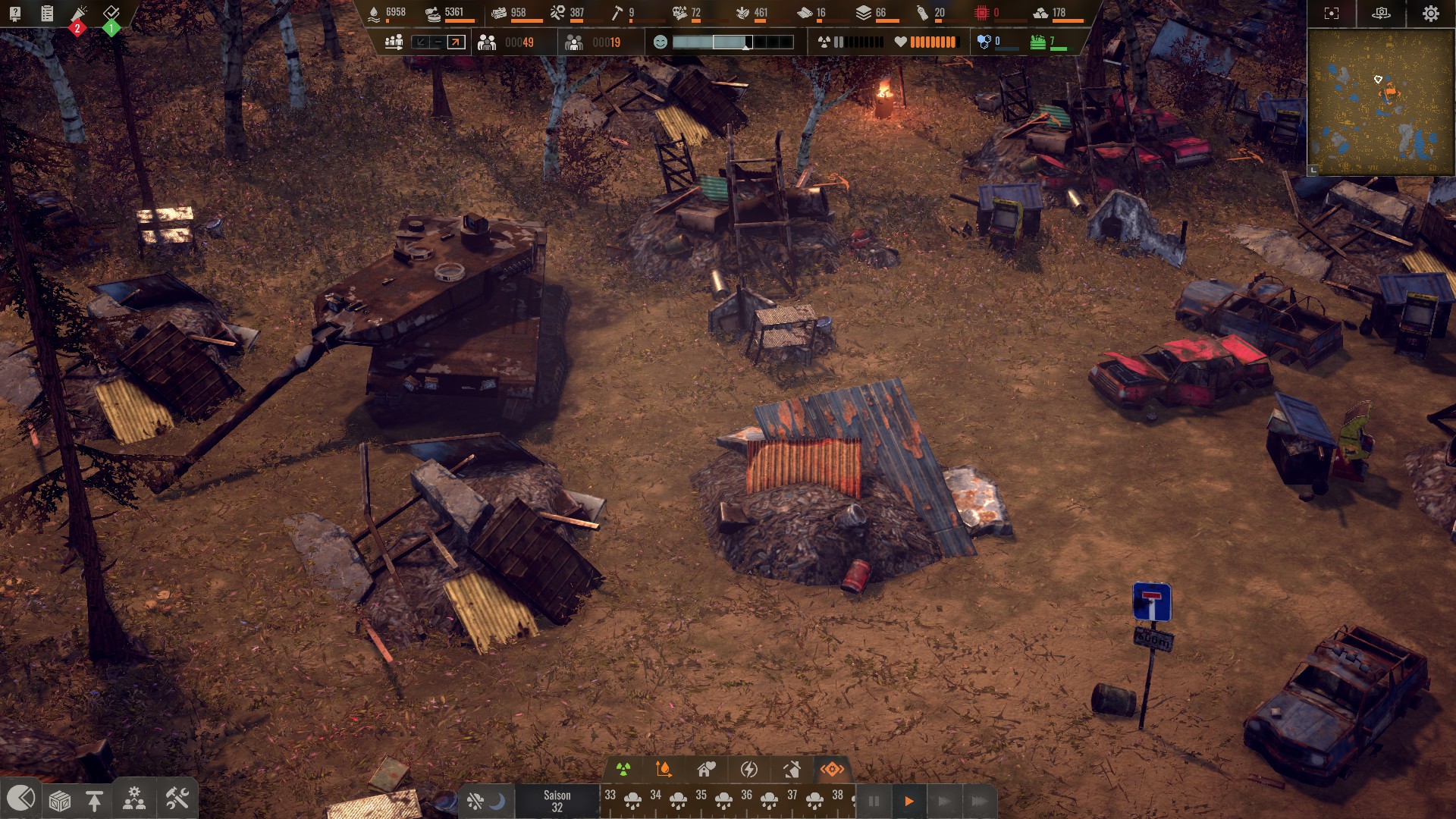The height and width of the screenshot is (819, 1456).
Task: Set game speed to fastest
Action: pyautogui.click(x=979, y=802)
